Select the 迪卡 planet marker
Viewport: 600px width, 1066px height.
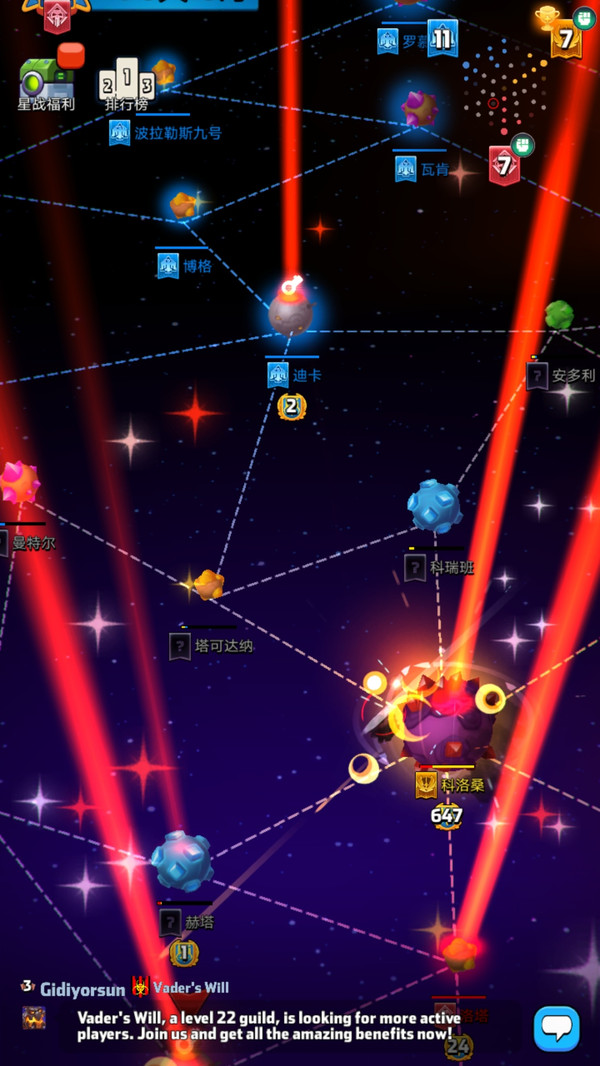[290, 312]
